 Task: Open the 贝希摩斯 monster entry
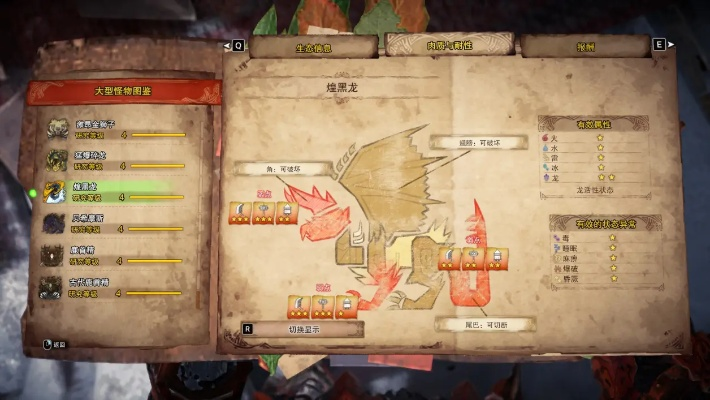click(x=115, y=224)
